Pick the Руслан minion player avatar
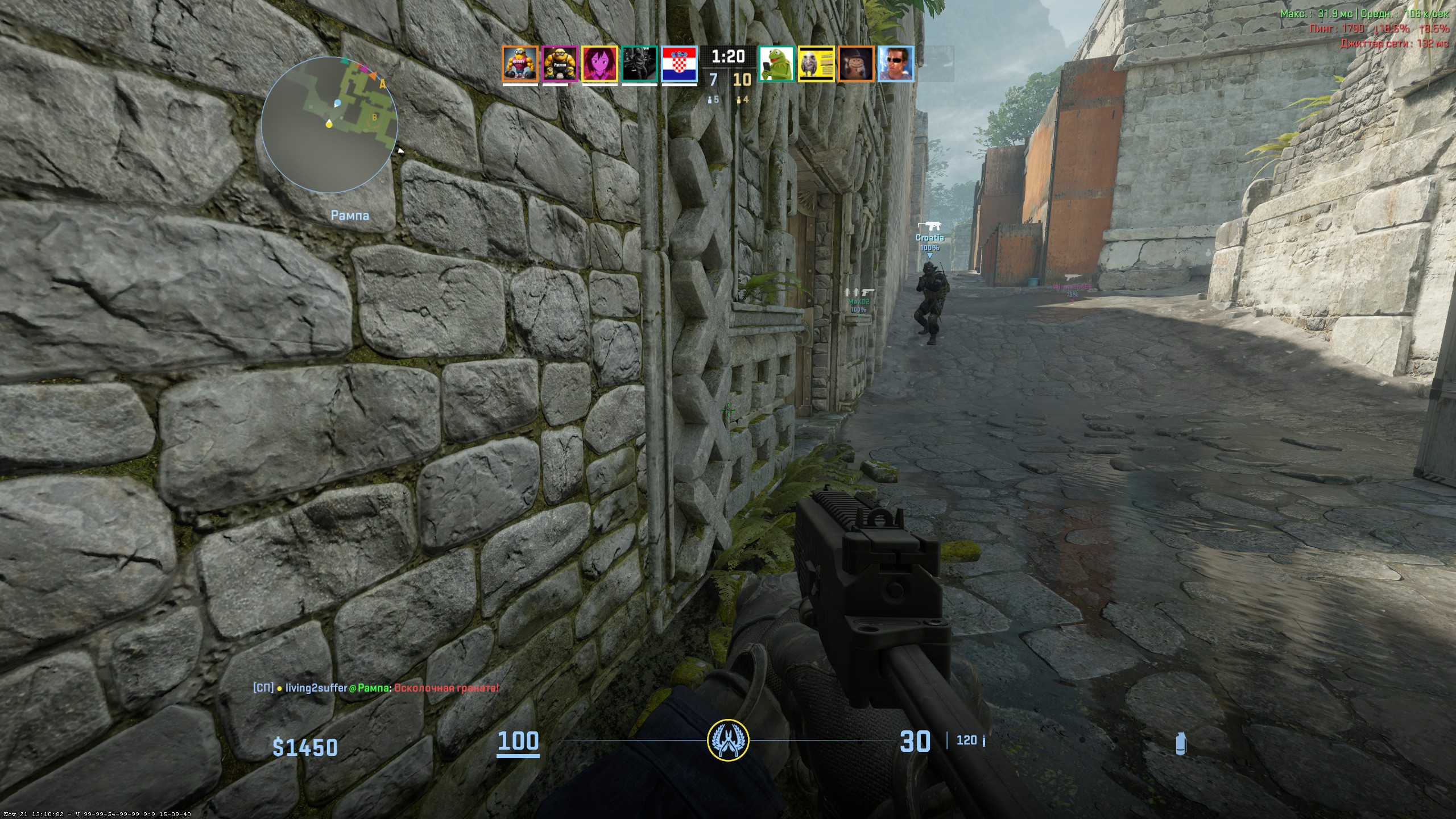 (x=560, y=64)
